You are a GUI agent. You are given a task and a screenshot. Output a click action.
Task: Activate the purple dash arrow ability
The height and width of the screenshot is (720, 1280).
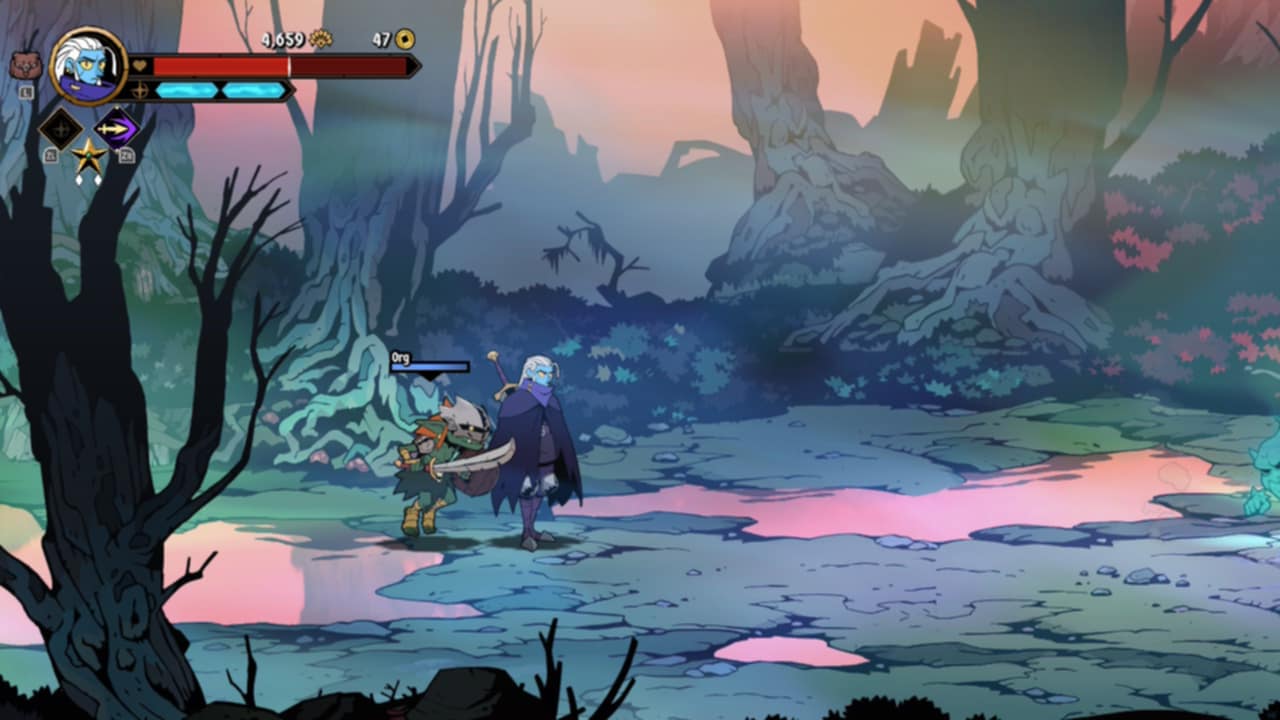[117, 128]
